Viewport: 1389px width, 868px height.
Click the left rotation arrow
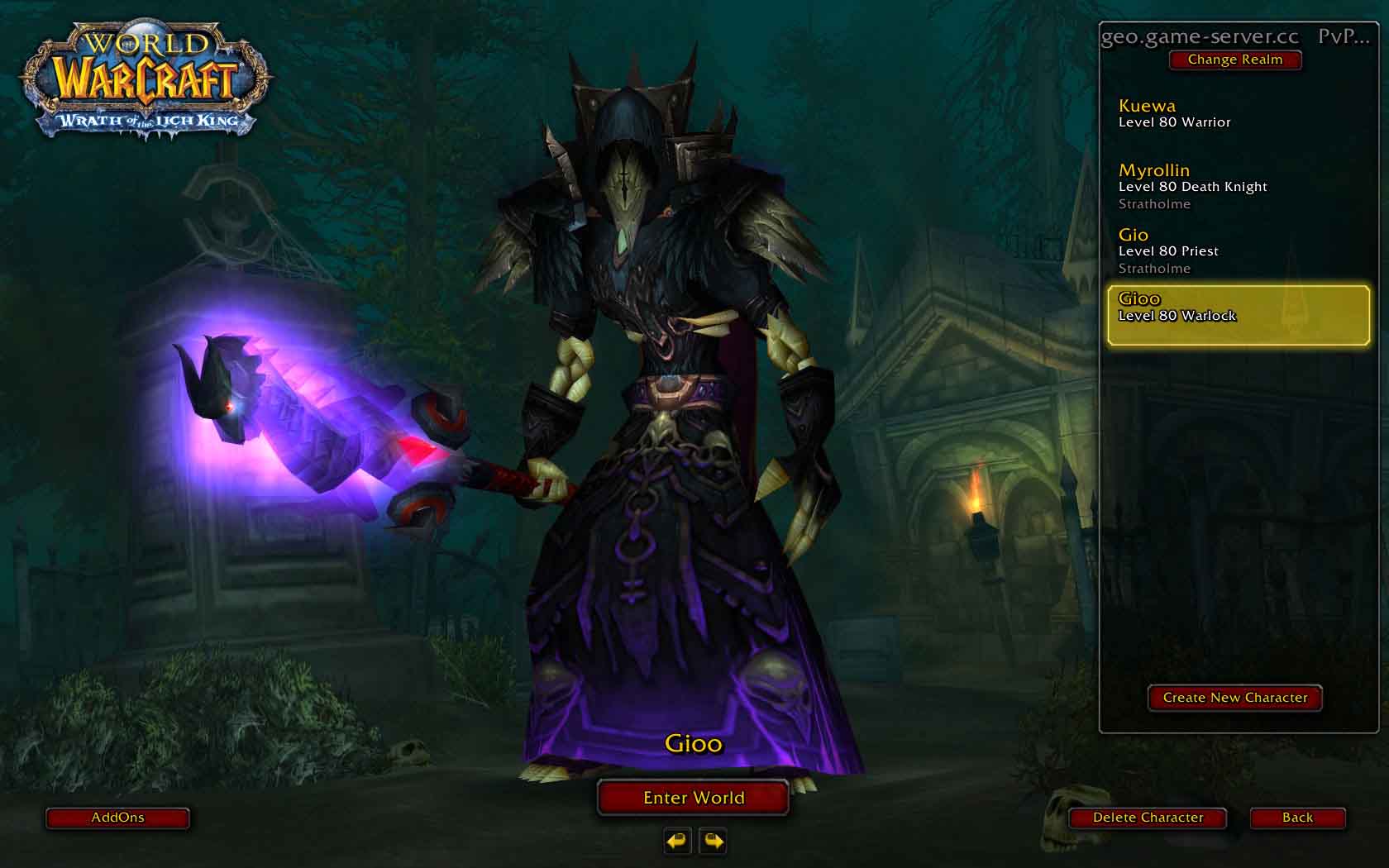(x=676, y=842)
